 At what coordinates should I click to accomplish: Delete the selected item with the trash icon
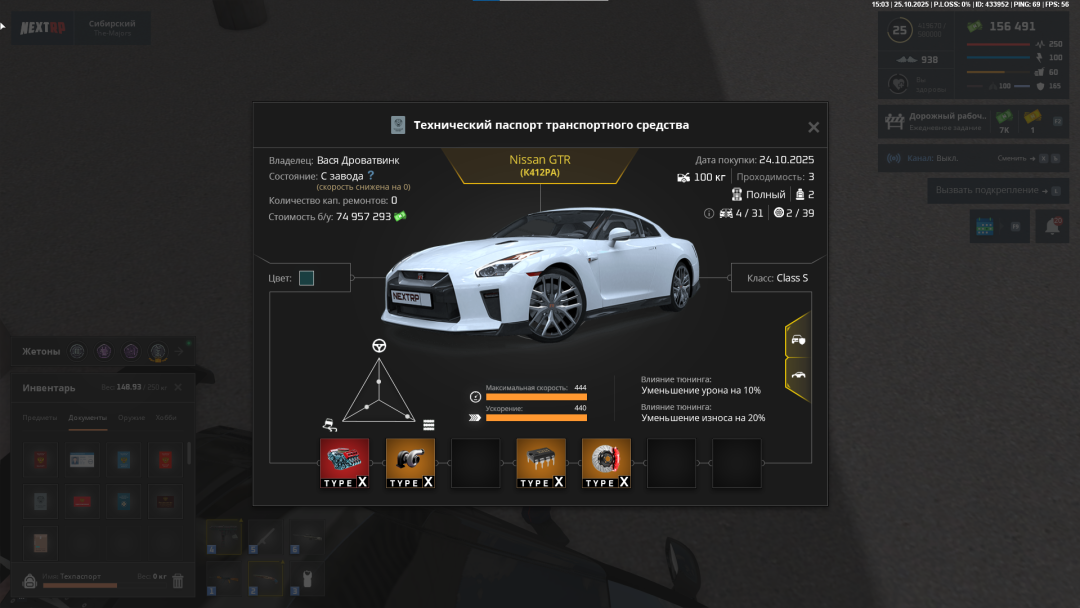(178, 581)
